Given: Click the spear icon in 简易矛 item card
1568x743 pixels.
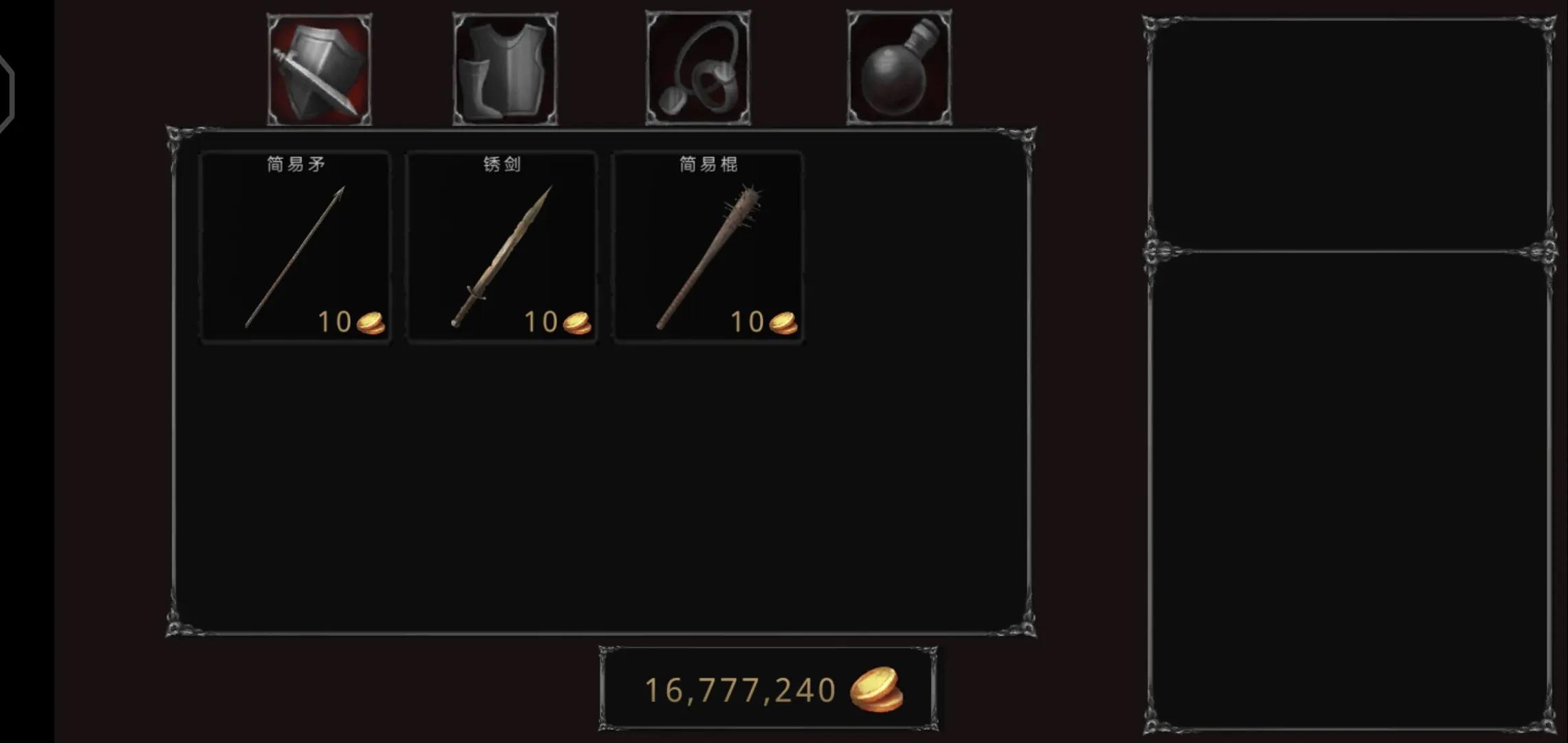Looking at the screenshot, I should [x=294, y=251].
